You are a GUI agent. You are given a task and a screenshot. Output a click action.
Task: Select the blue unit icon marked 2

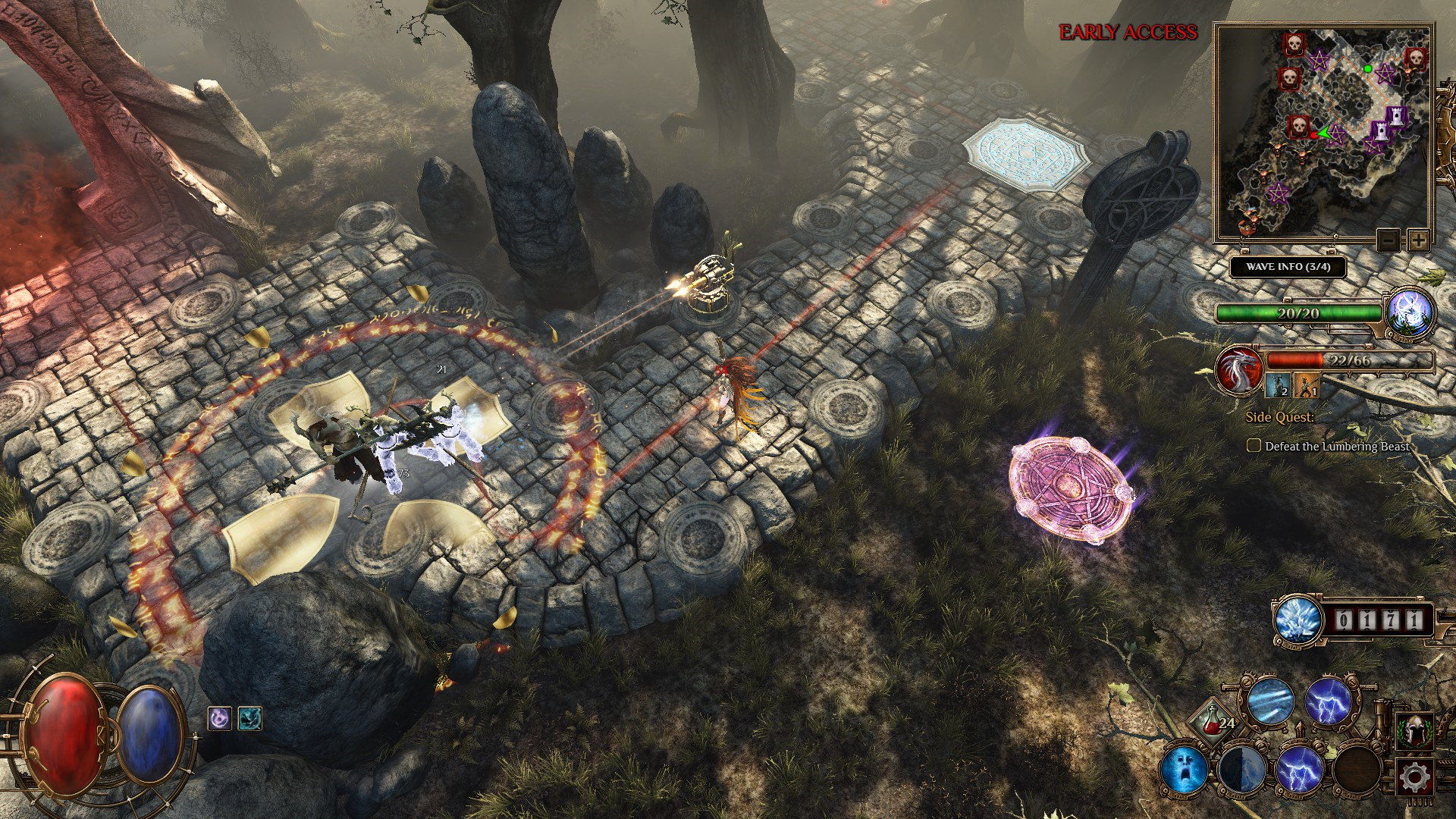tap(1276, 385)
